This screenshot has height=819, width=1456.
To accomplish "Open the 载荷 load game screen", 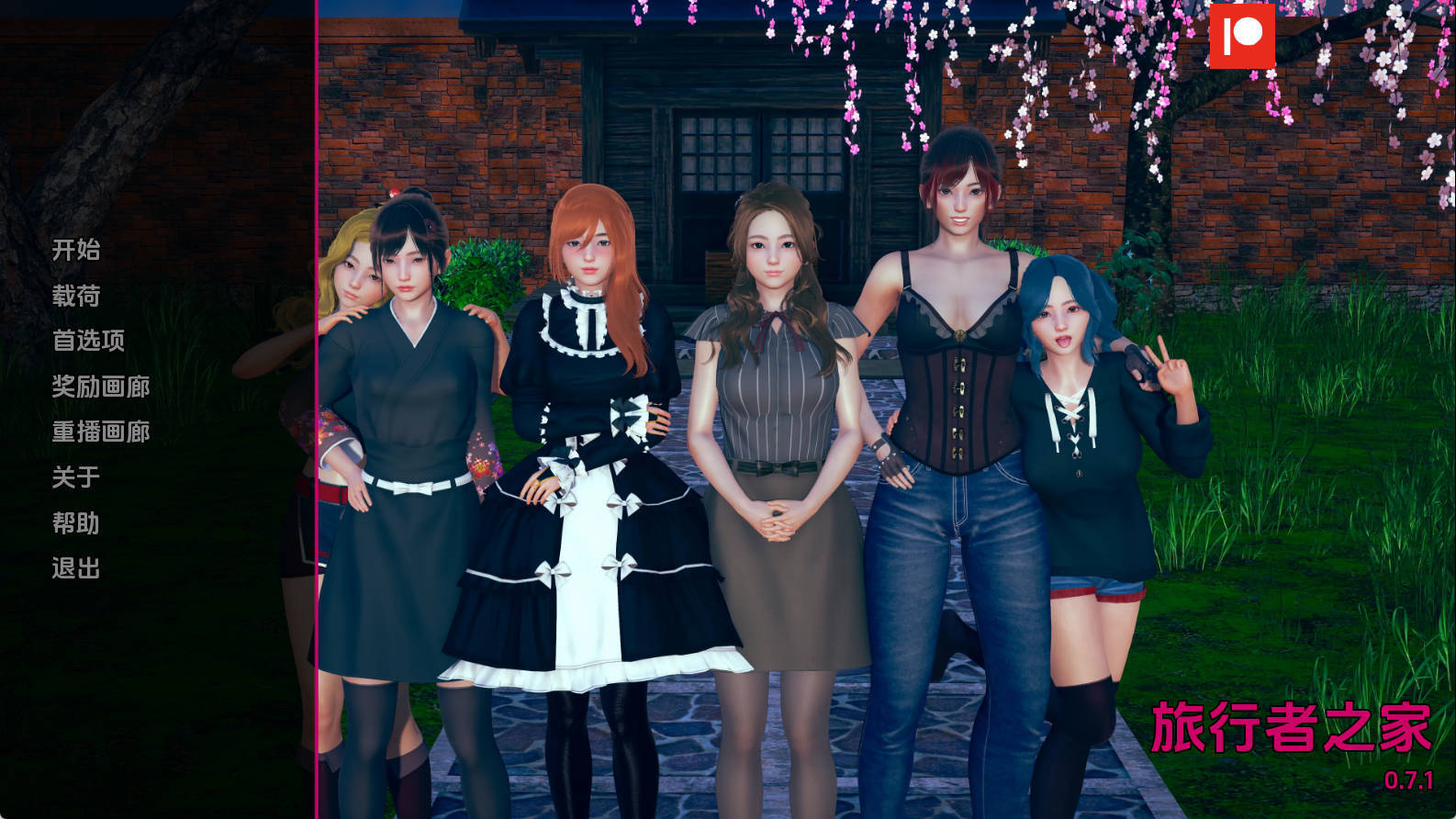I will coord(75,296).
